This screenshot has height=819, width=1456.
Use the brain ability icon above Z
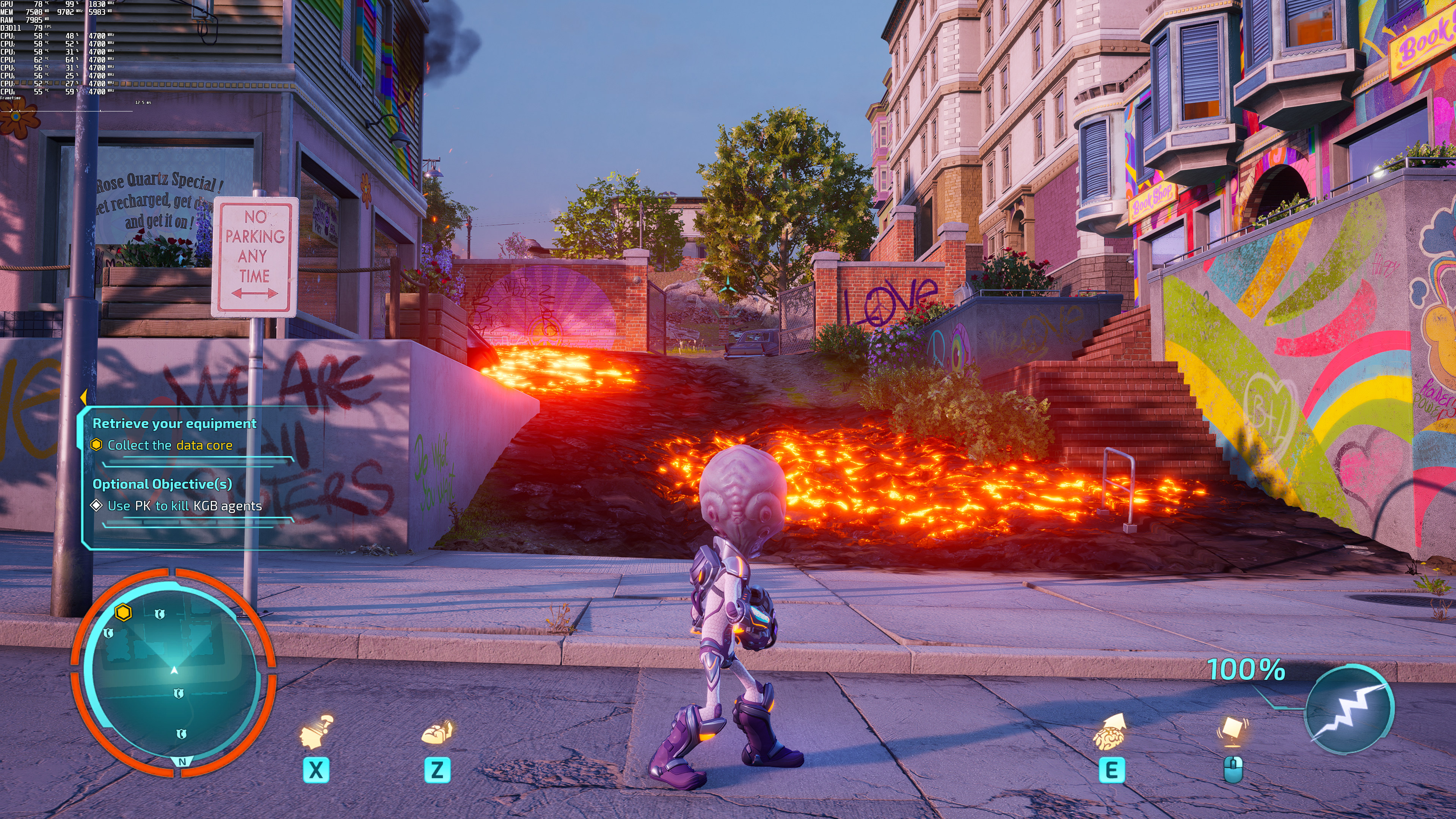pos(437,733)
